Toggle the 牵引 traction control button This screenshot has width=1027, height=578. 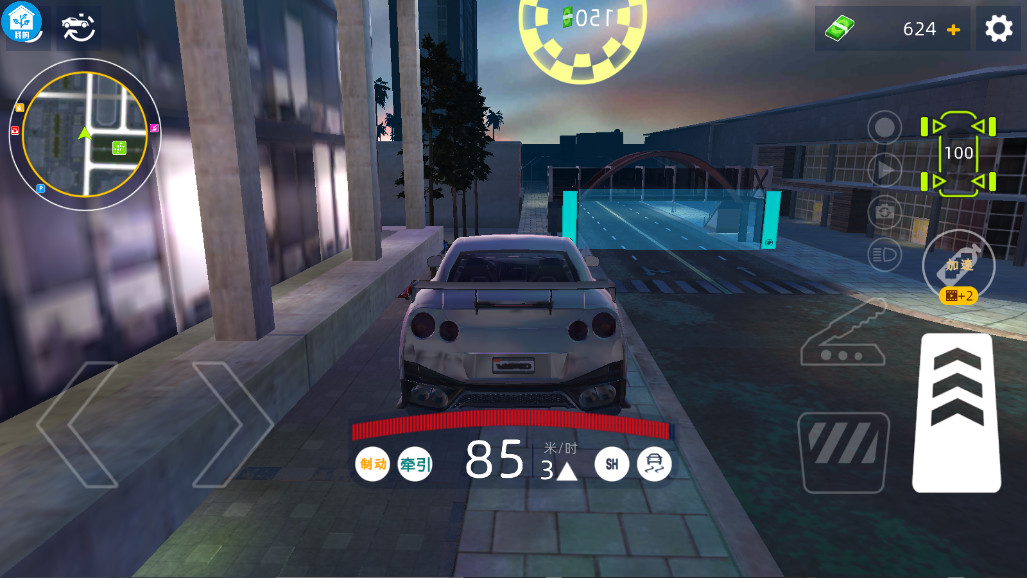coord(415,464)
